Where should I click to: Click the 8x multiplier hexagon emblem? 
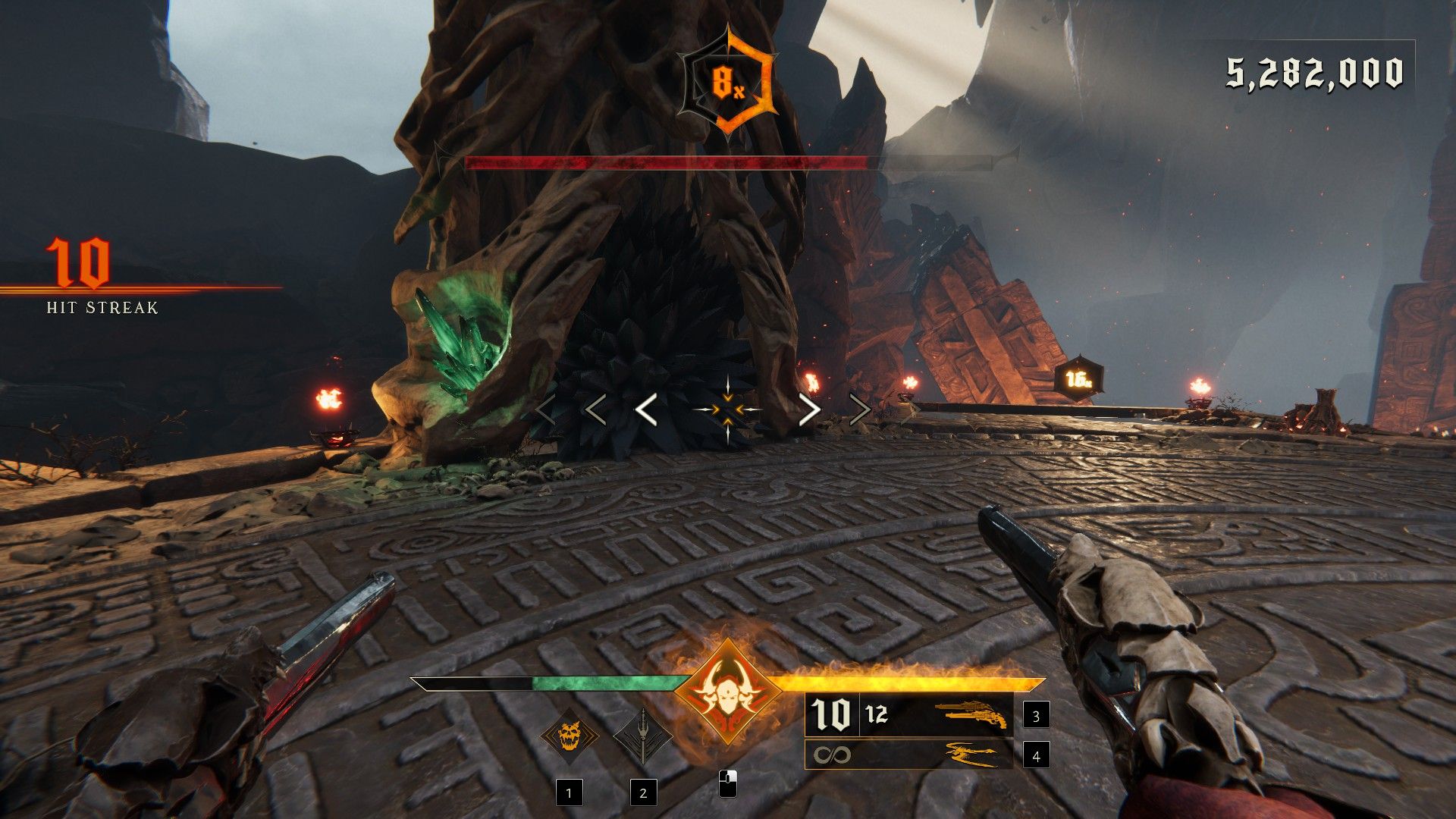pyautogui.click(x=729, y=80)
